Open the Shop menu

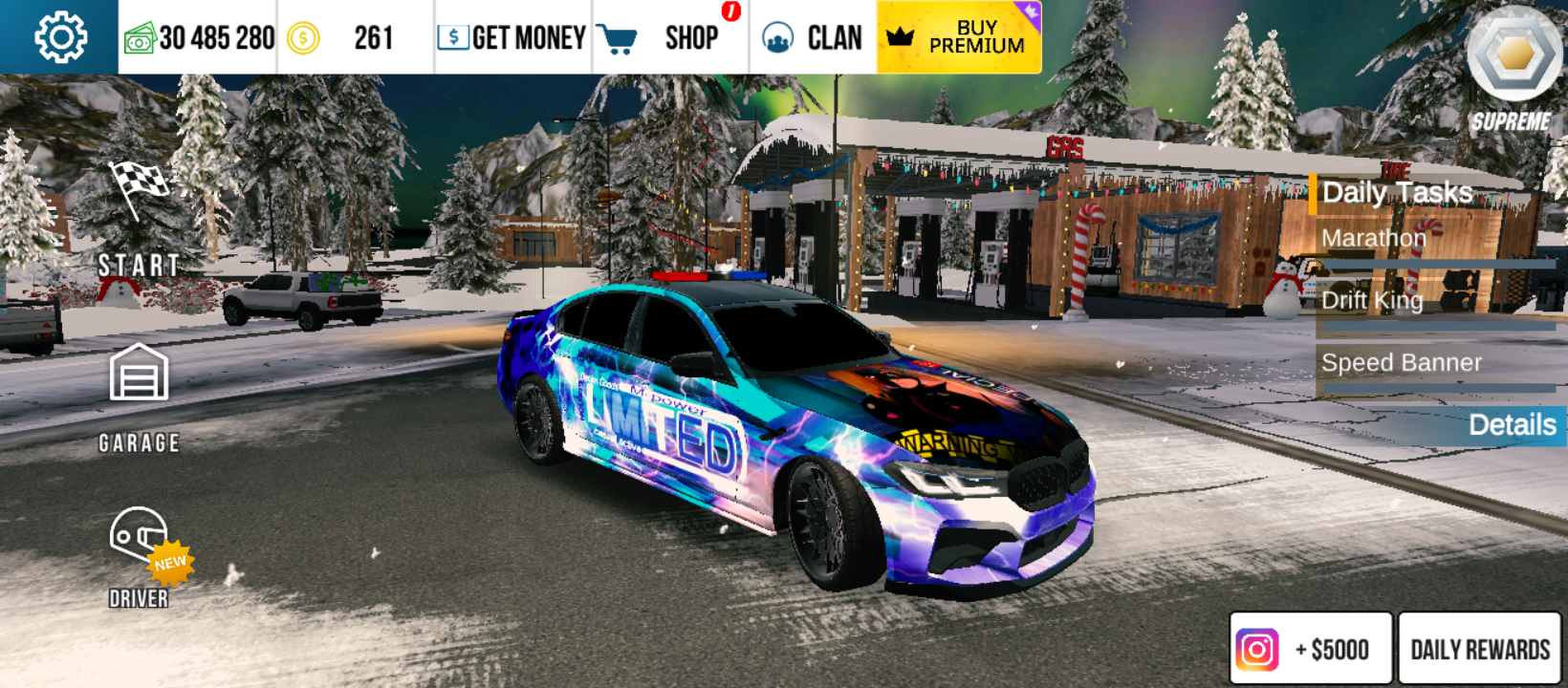point(669,37)
